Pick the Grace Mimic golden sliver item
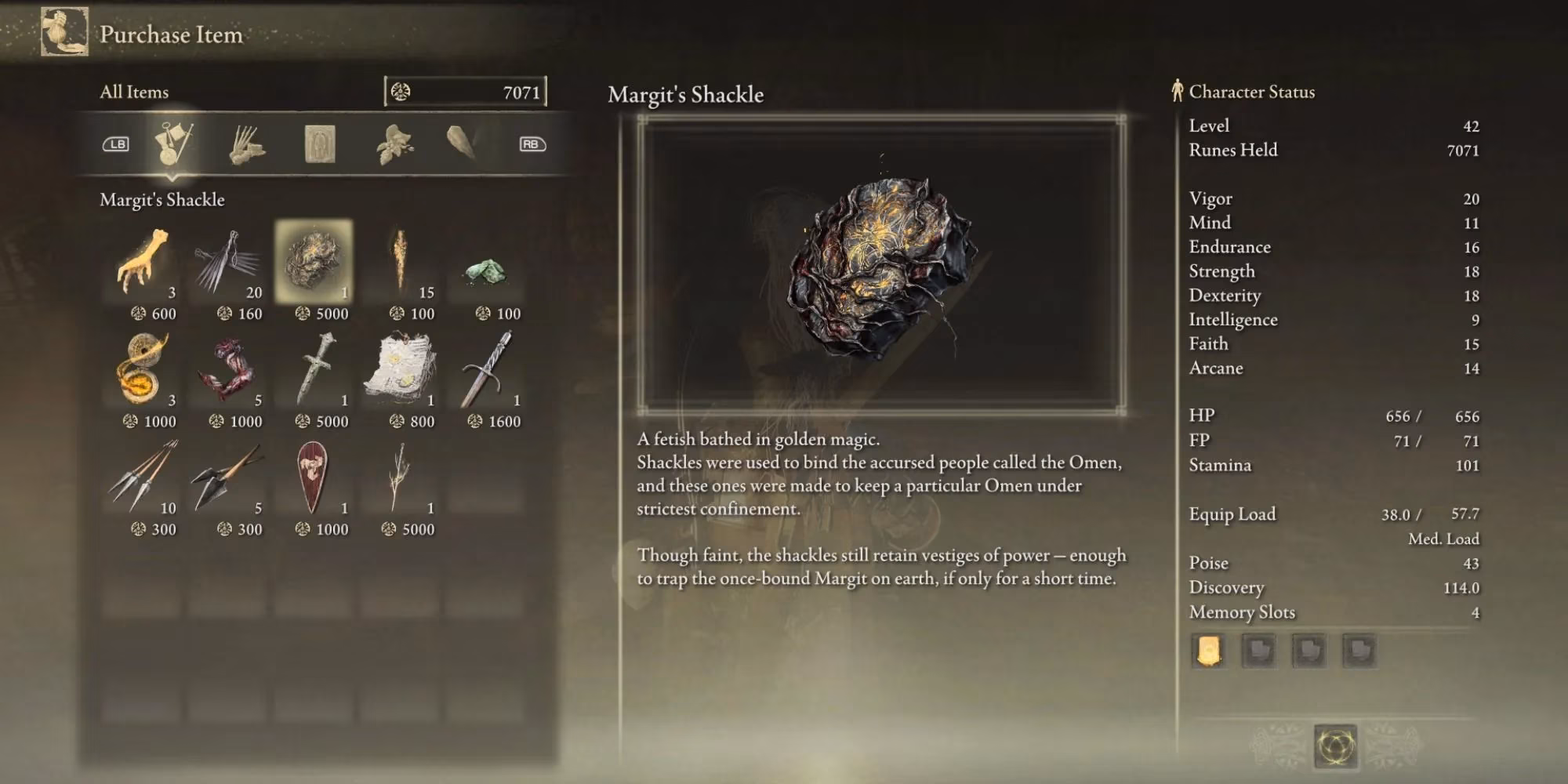This screenshot has height=784, width=1568. 401,262
